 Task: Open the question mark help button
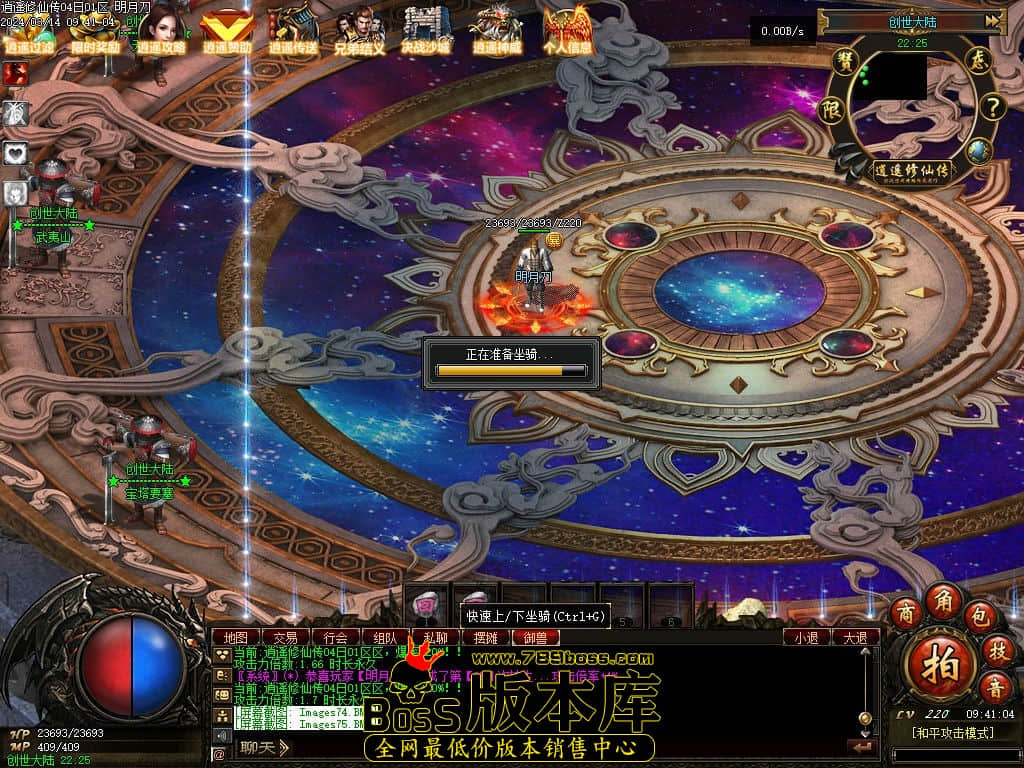(x=990, y=107)
